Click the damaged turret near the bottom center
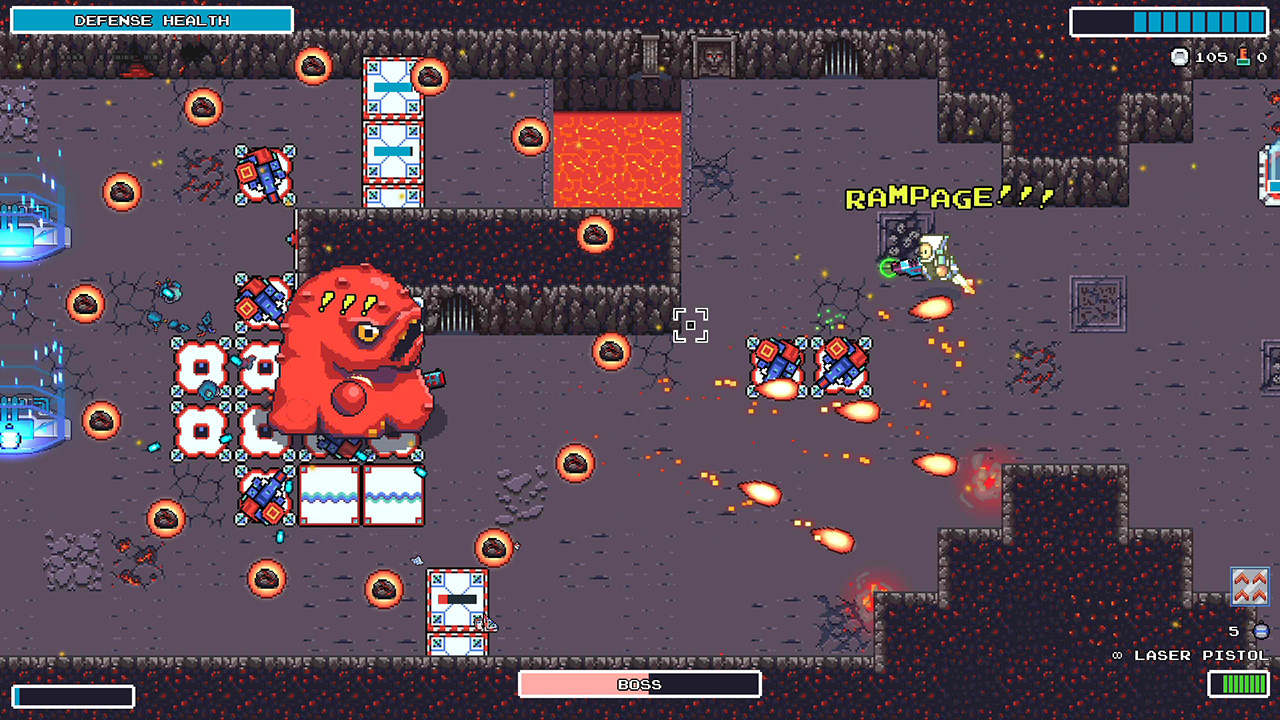1280x720 pixels. tap(458, 600)
